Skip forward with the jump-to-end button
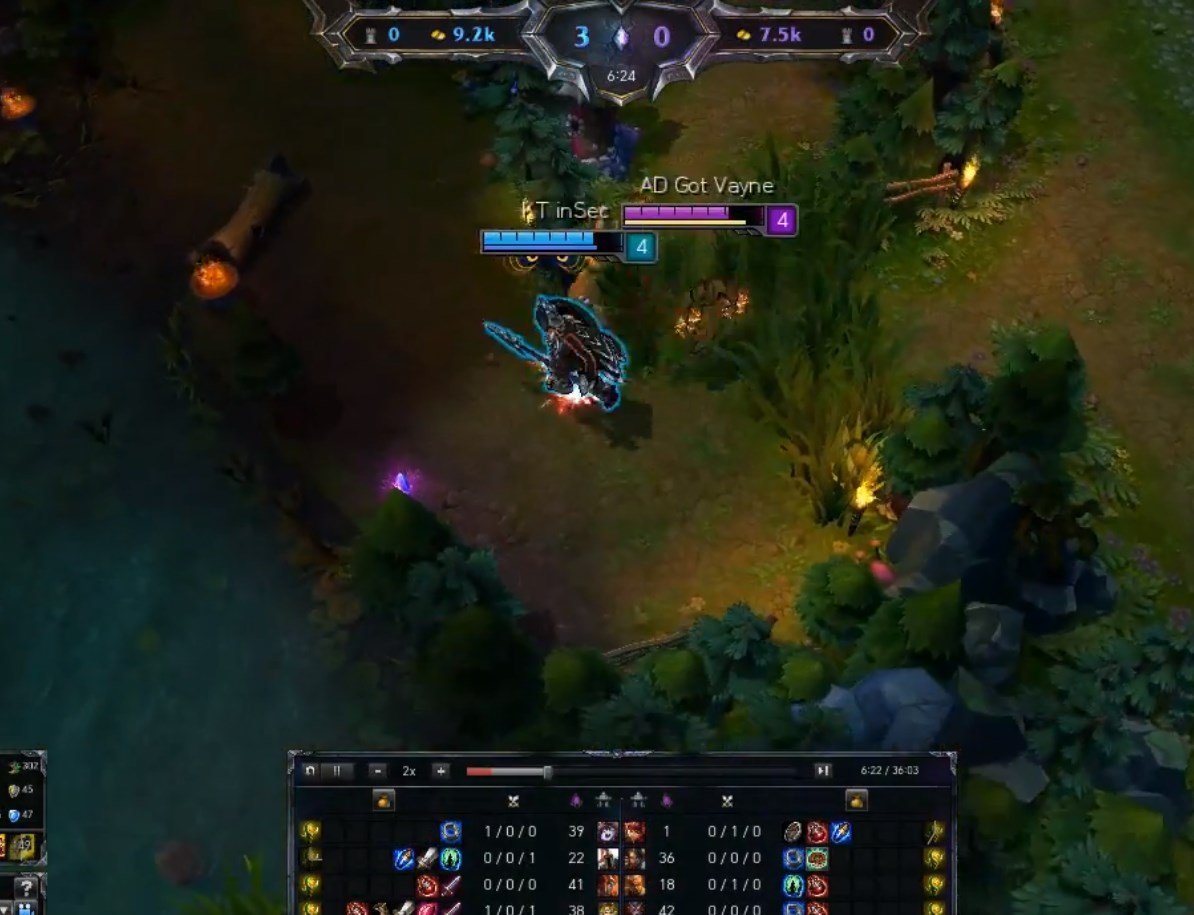This screenshot has width=1194, height=915. click(x=823, y=771)
